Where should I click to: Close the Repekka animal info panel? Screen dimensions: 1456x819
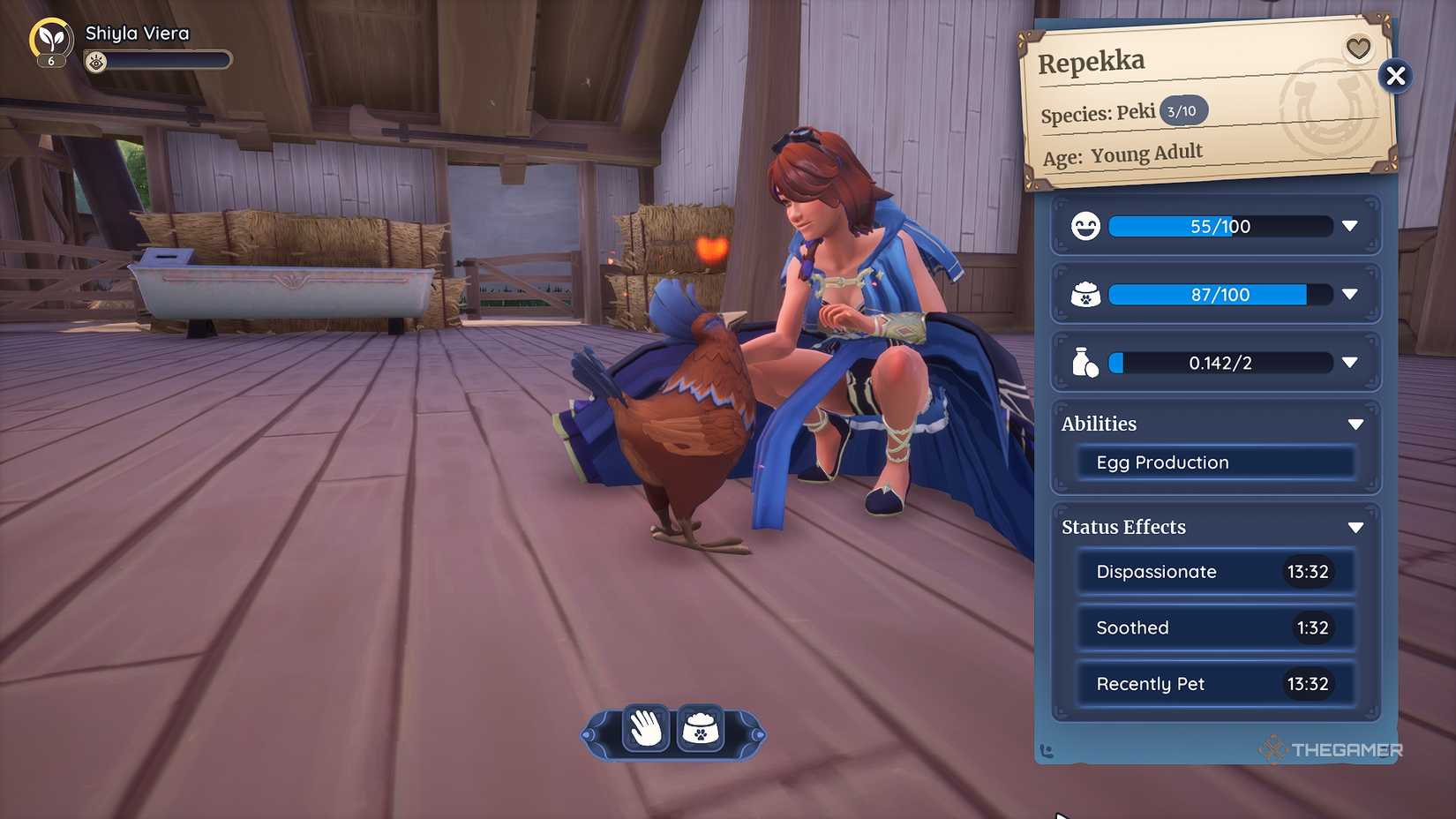[x=1395, y=76]
